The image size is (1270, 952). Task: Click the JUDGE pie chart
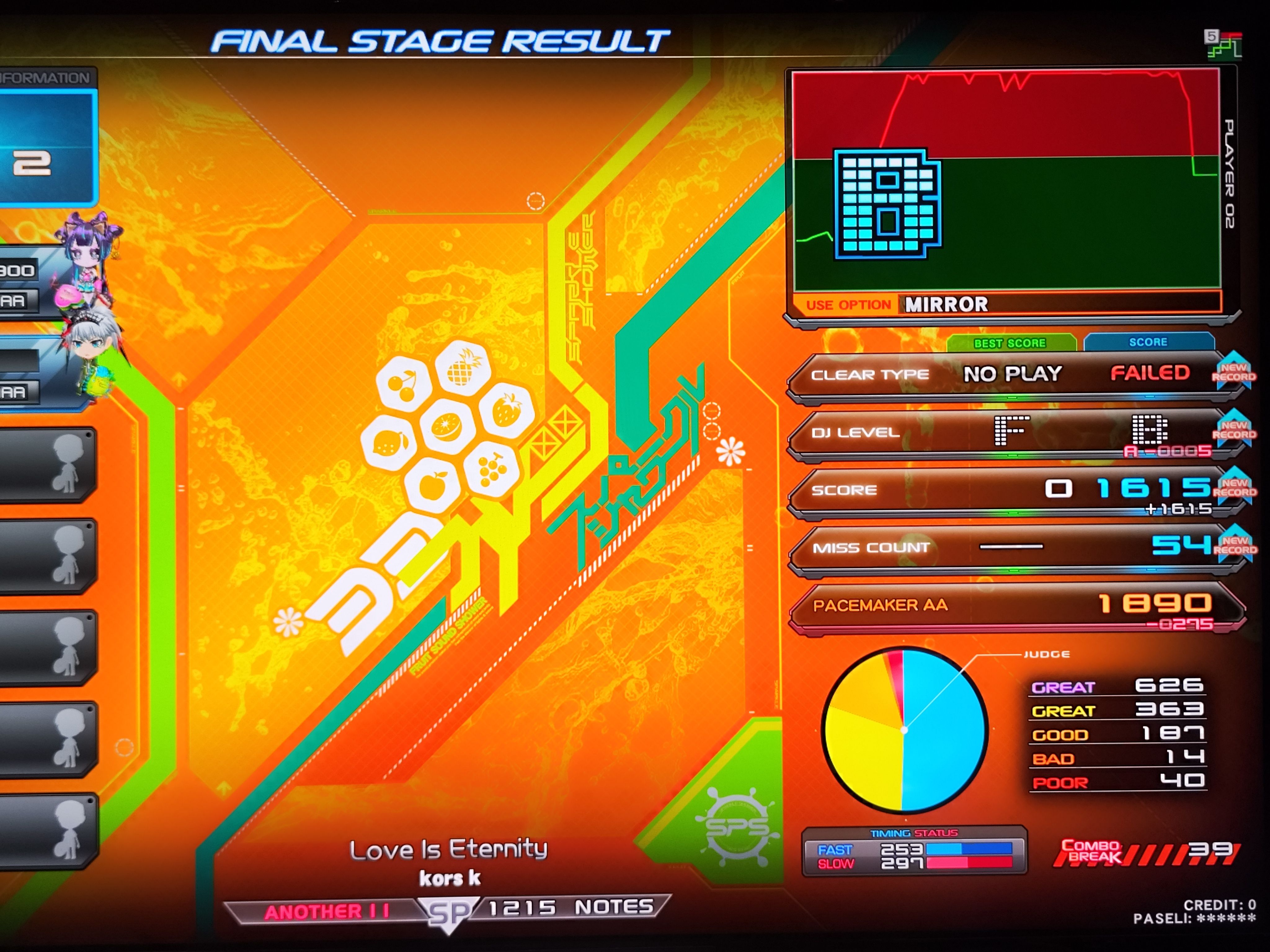pos(904,730)
